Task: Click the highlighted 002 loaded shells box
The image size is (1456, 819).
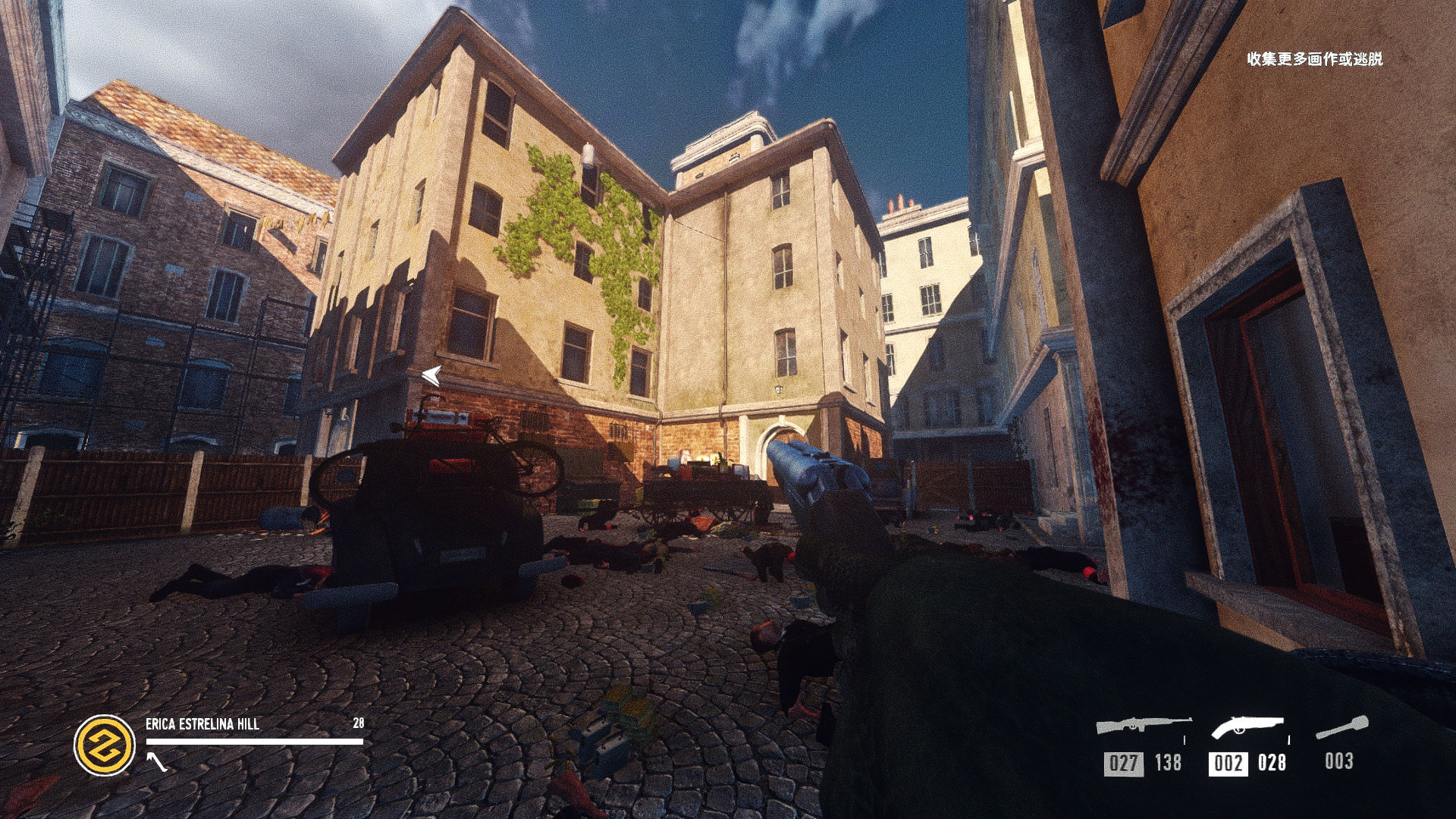Action: point(1228,761)
